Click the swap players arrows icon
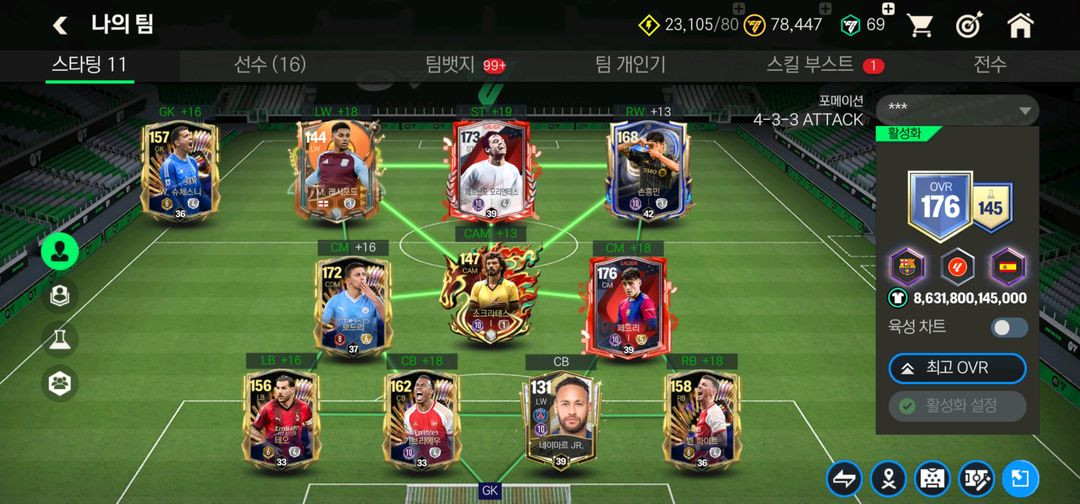 tap(843, 478)
